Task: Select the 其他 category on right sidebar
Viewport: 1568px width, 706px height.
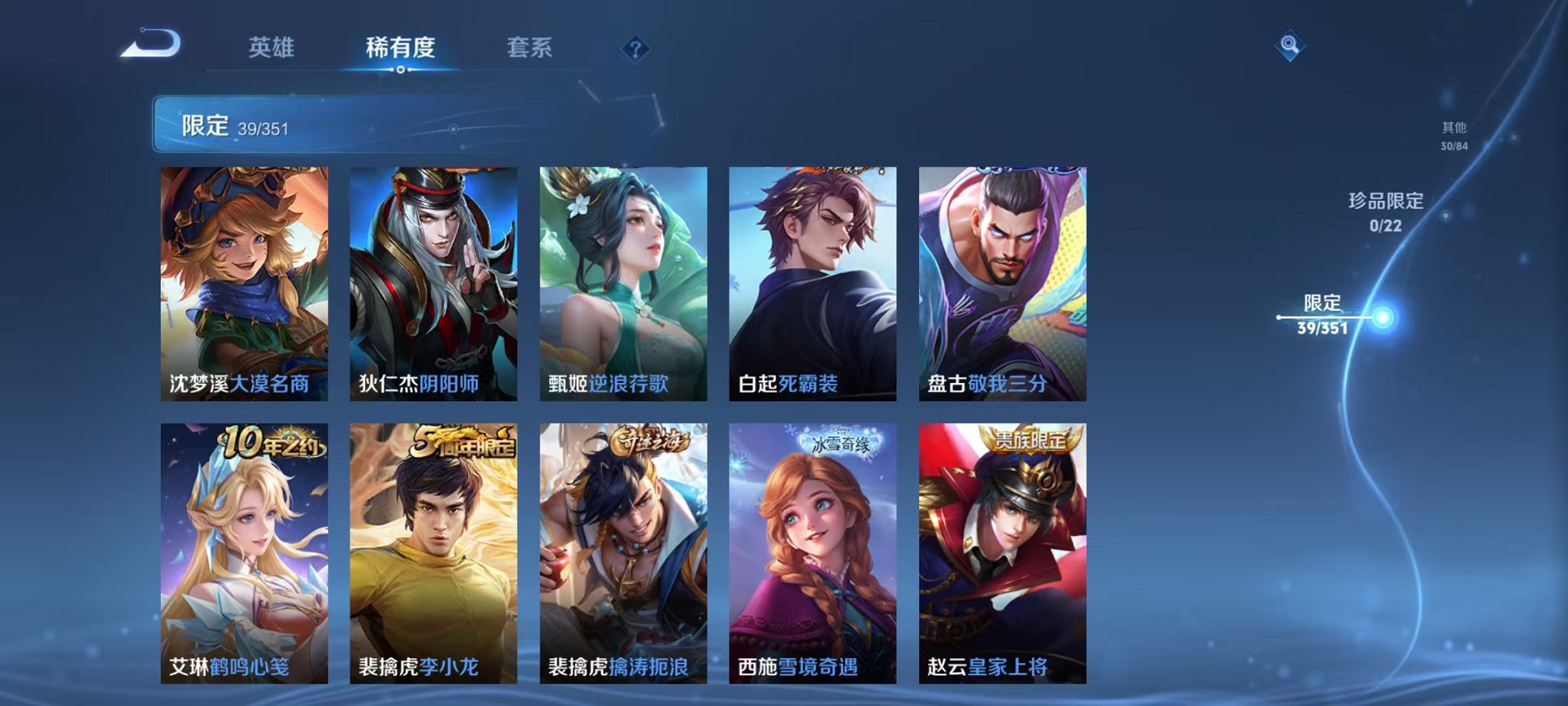Action: [x=1454, y=136]
